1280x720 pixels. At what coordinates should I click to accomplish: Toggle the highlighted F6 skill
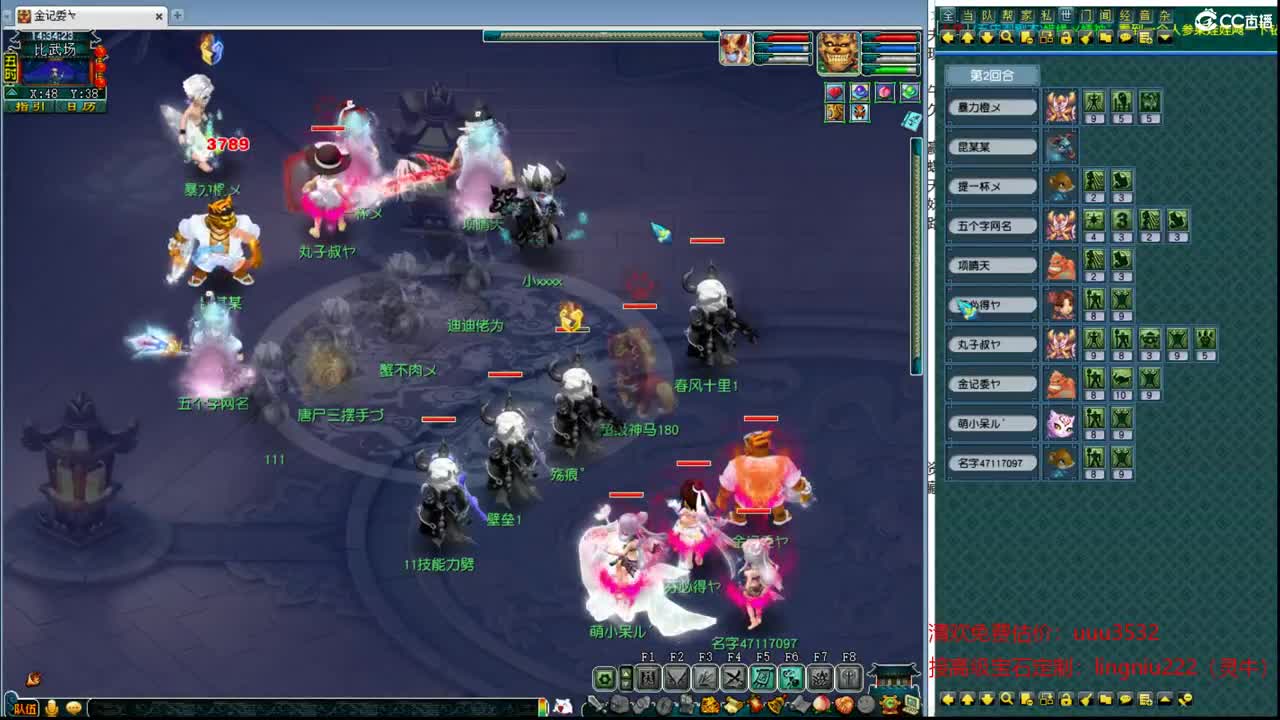[x=790, y=678]
